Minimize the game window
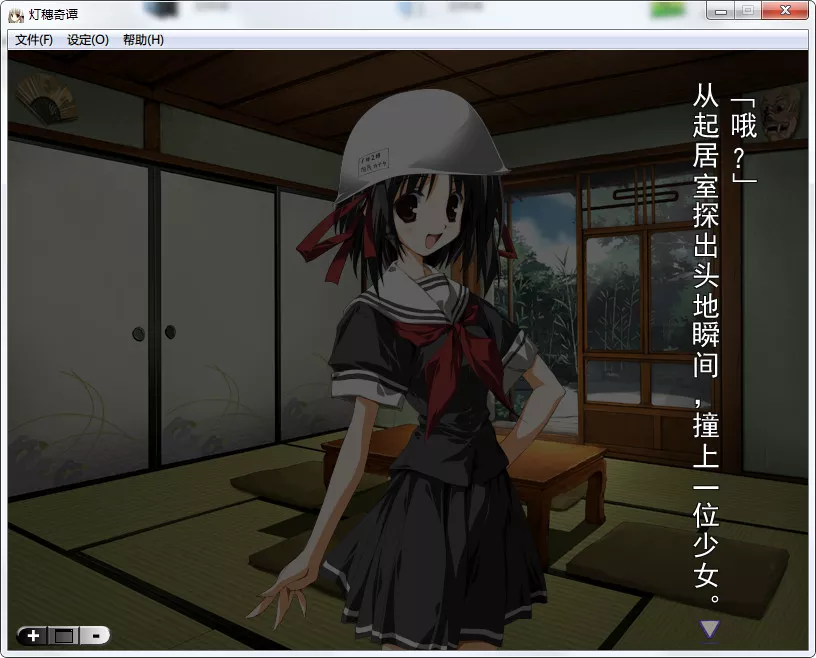 pos(720,11)
